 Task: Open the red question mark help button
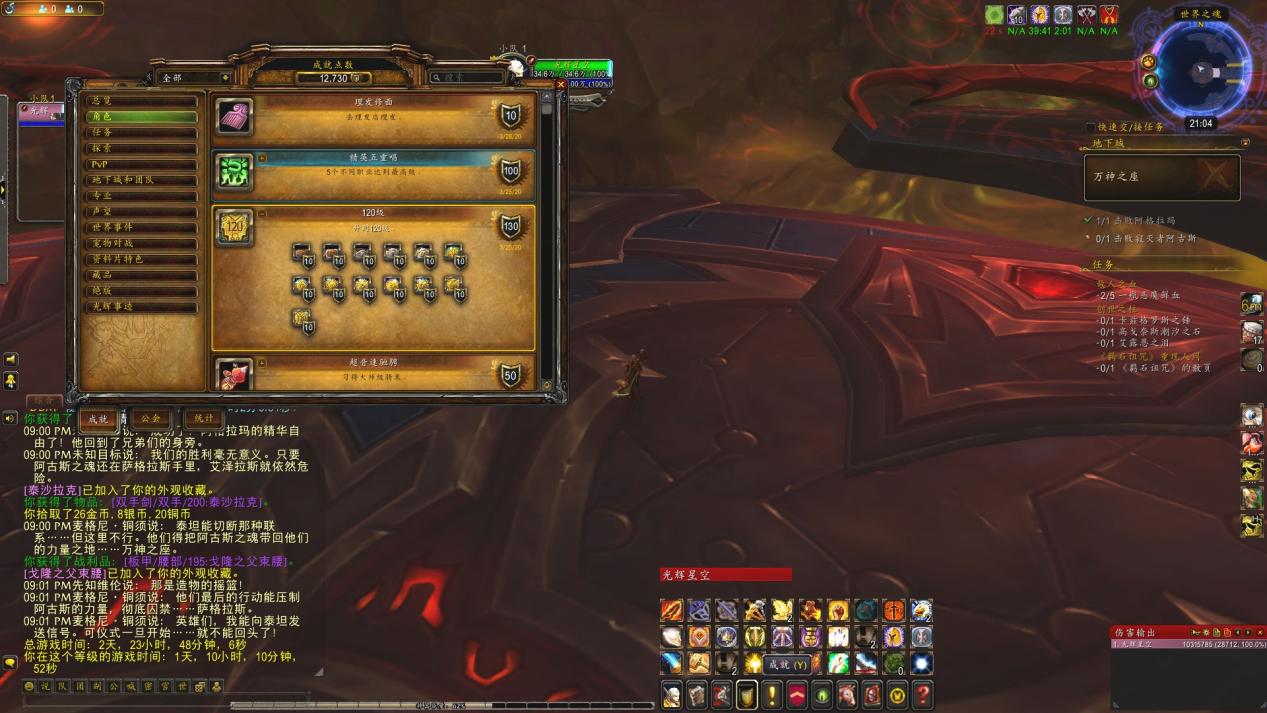tap(923, 694)
